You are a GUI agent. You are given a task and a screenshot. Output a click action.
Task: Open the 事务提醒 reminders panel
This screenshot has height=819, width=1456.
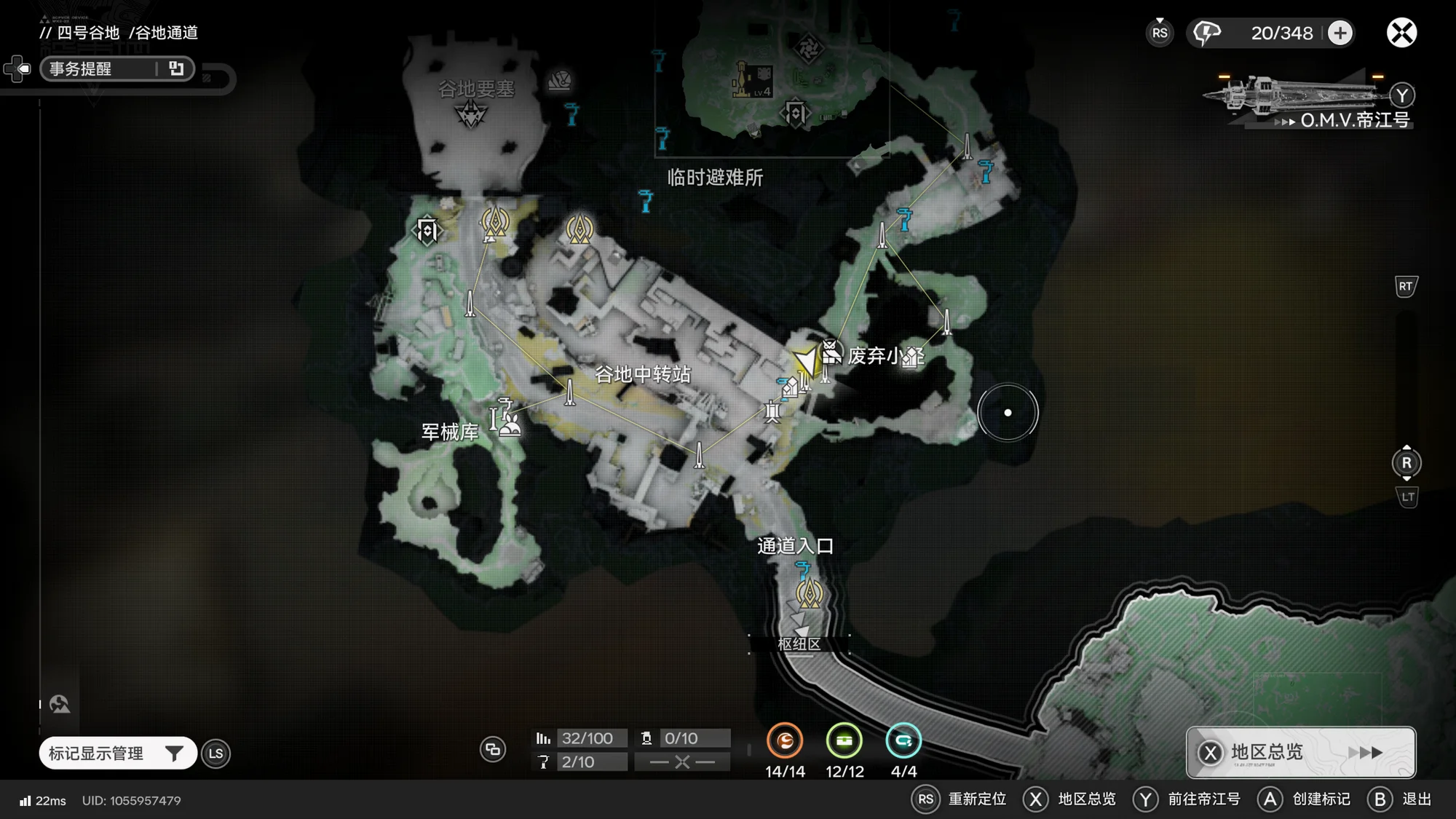click(116, 68)
